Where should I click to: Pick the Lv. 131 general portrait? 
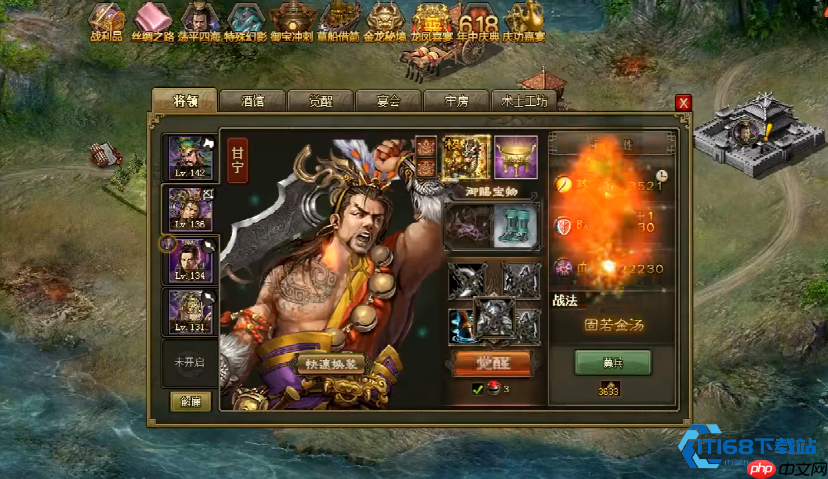pyautogui.click(x=190, y=311)
